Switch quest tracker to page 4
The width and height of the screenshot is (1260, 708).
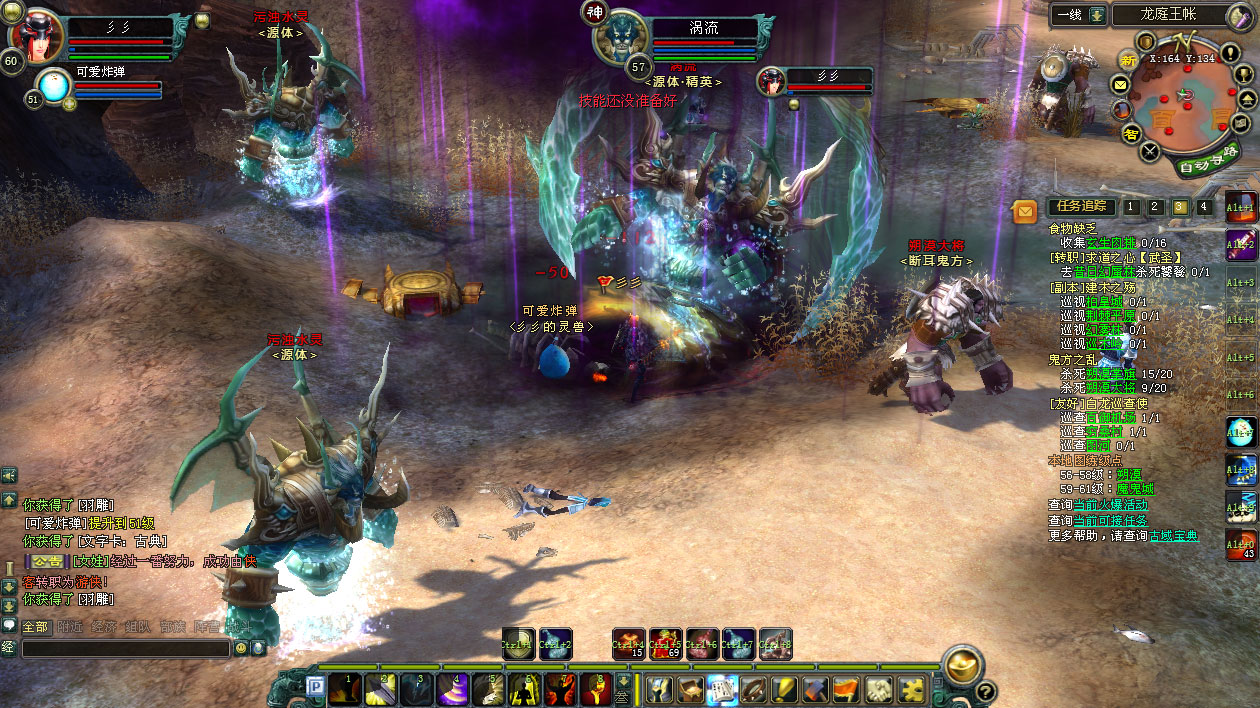(x=1204, y=207)
